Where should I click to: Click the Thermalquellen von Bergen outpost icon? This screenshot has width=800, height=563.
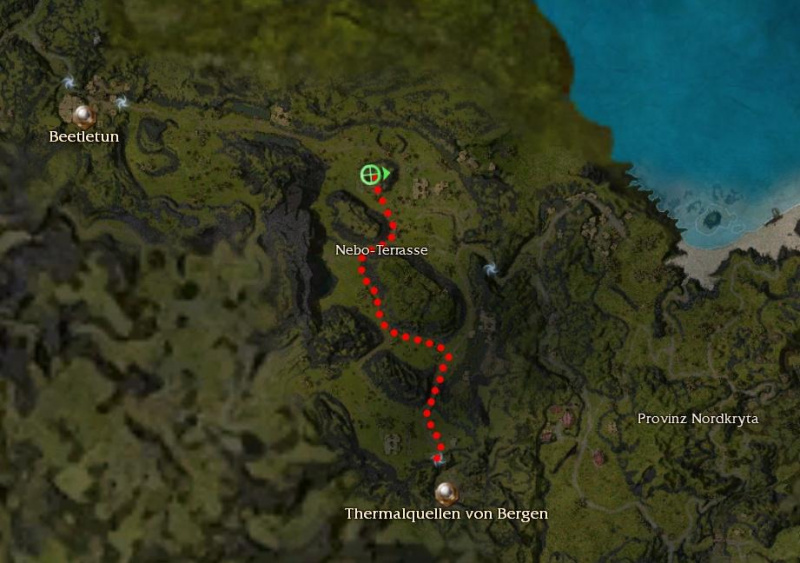tap(446, 492)
